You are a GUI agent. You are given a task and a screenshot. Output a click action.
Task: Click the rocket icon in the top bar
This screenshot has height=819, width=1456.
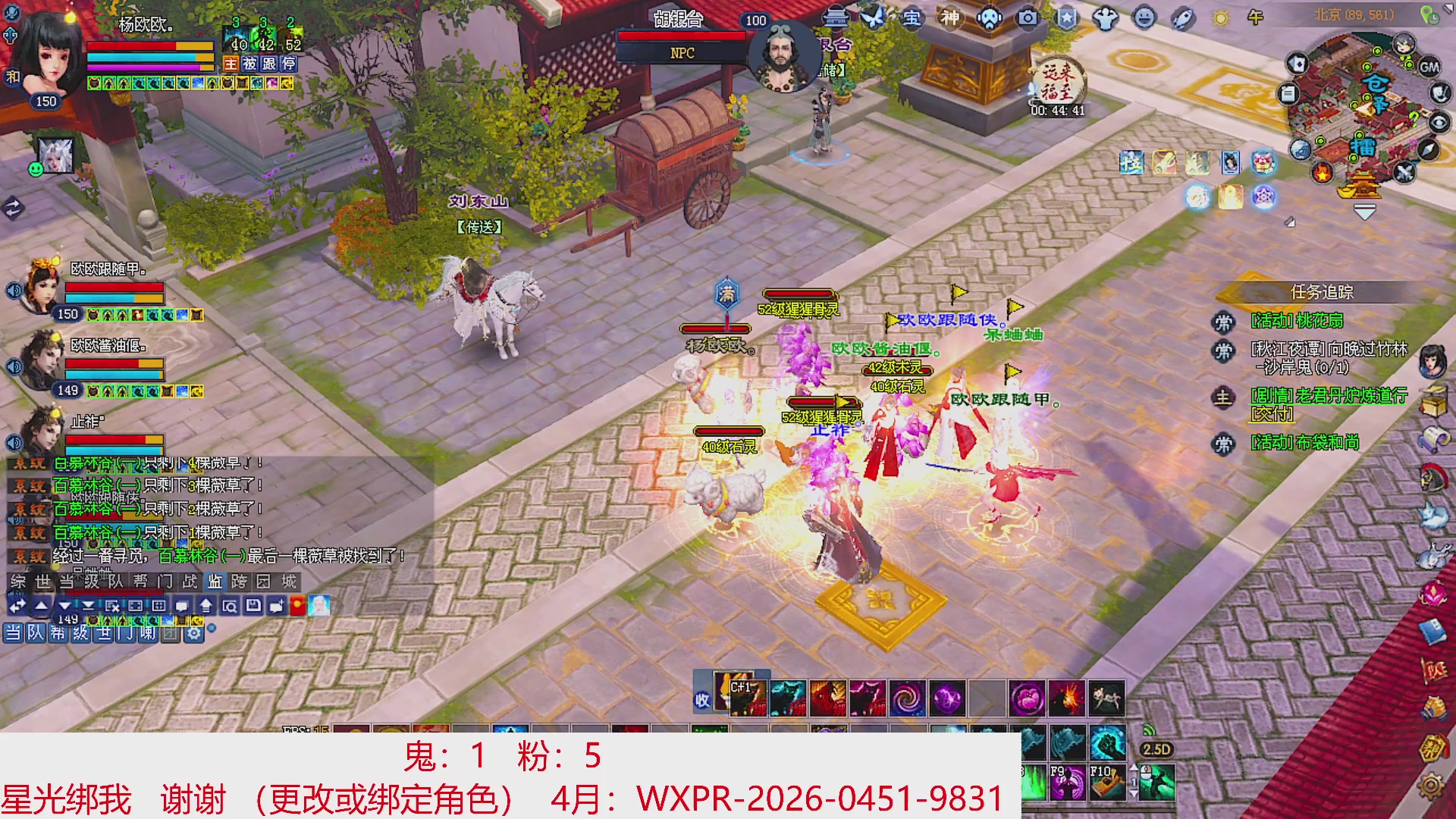click(1183, 19)
